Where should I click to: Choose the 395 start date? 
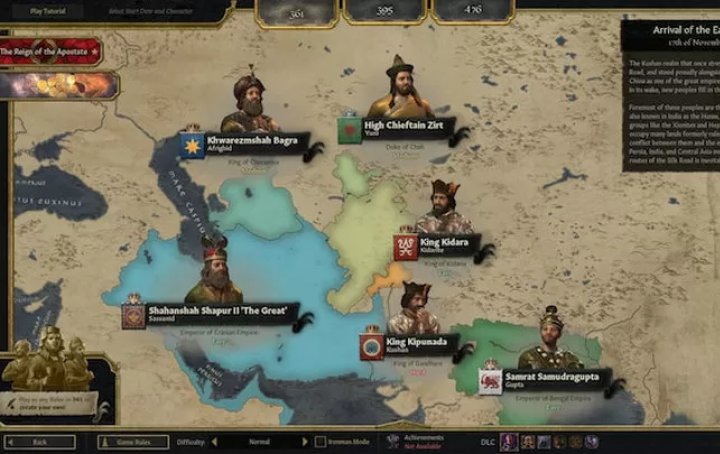pos(385,11)
